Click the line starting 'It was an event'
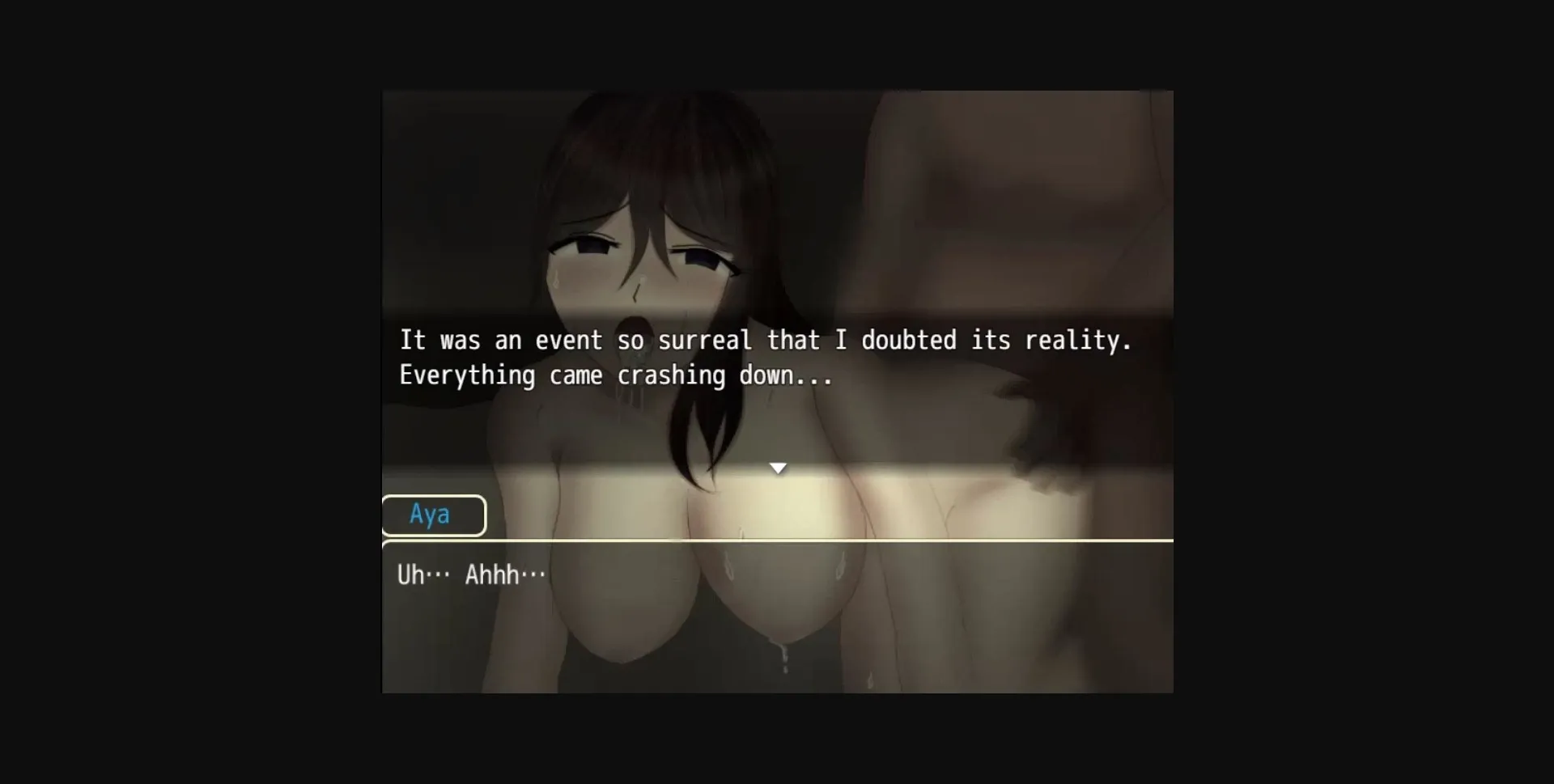This screenshot has width=1554, height=784. 765,340
